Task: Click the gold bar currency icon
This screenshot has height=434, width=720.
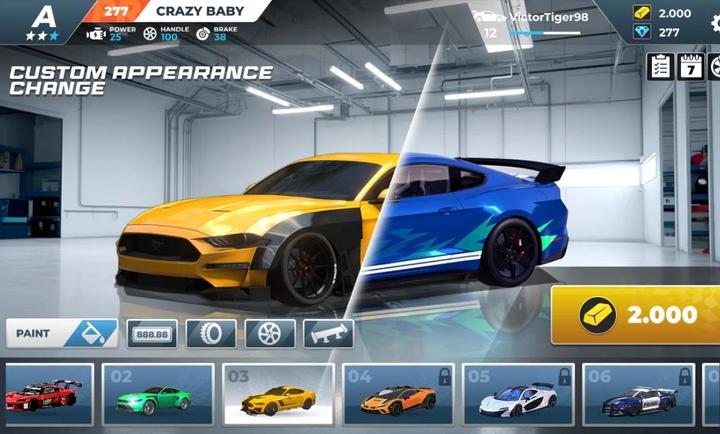Action: [641, 13]
